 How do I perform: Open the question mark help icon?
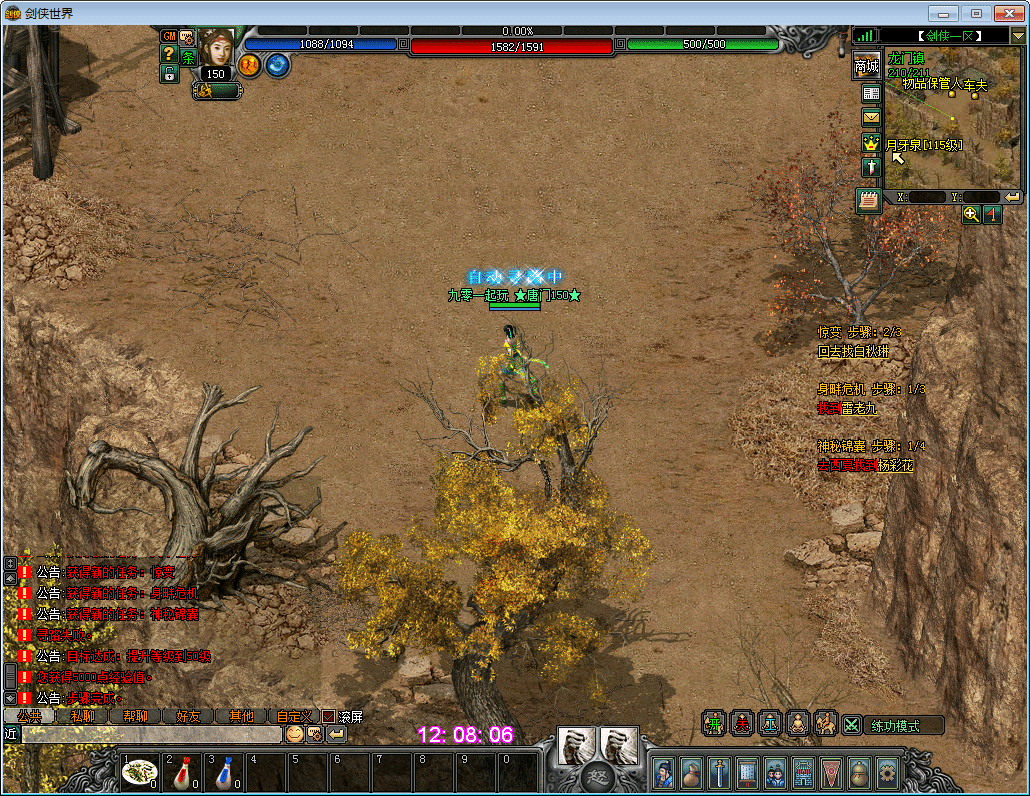[x=169, y=54]
